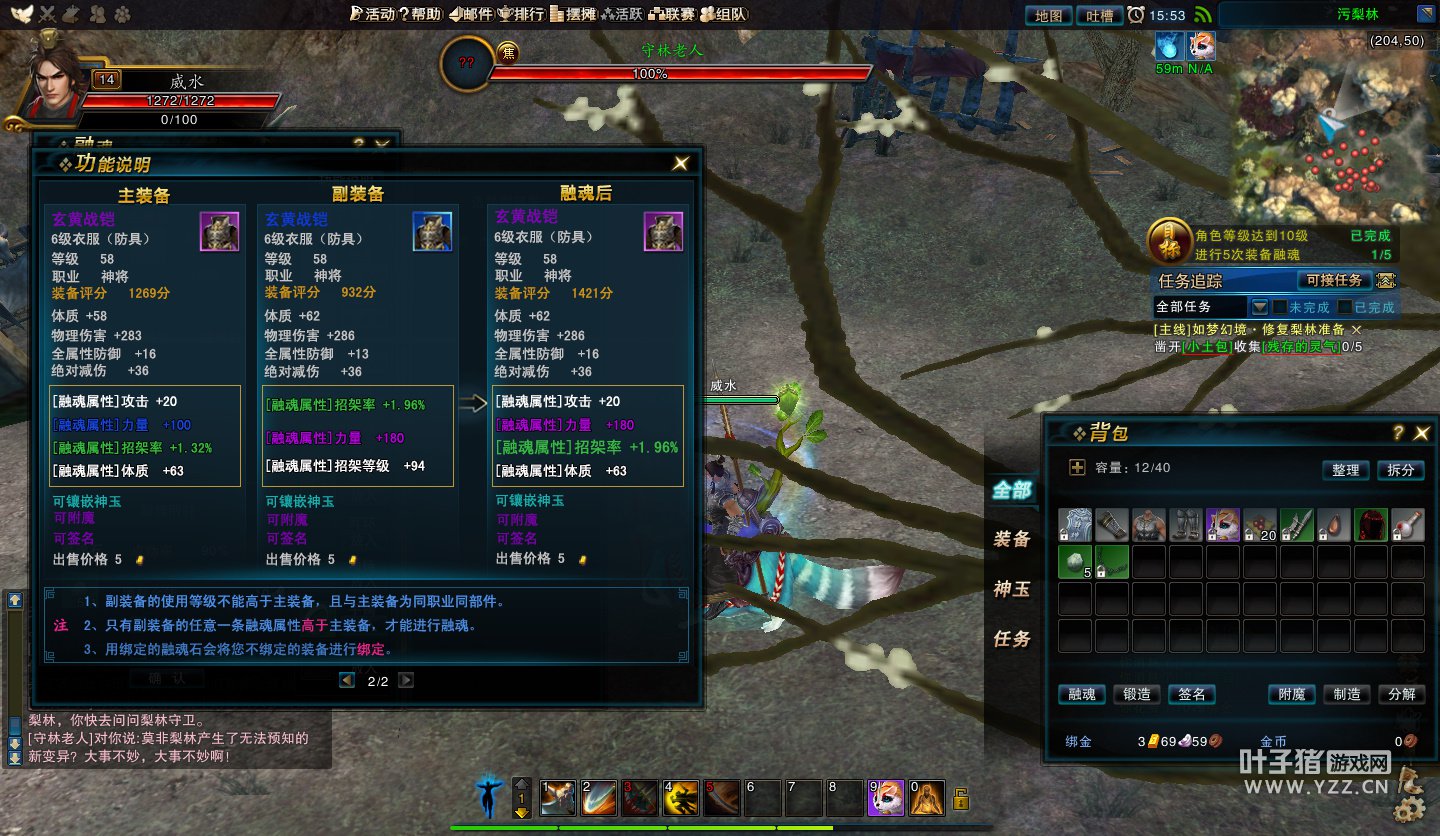Select the cat pet item in backpack
The image size is (1440, 836).
[1223, 525]
